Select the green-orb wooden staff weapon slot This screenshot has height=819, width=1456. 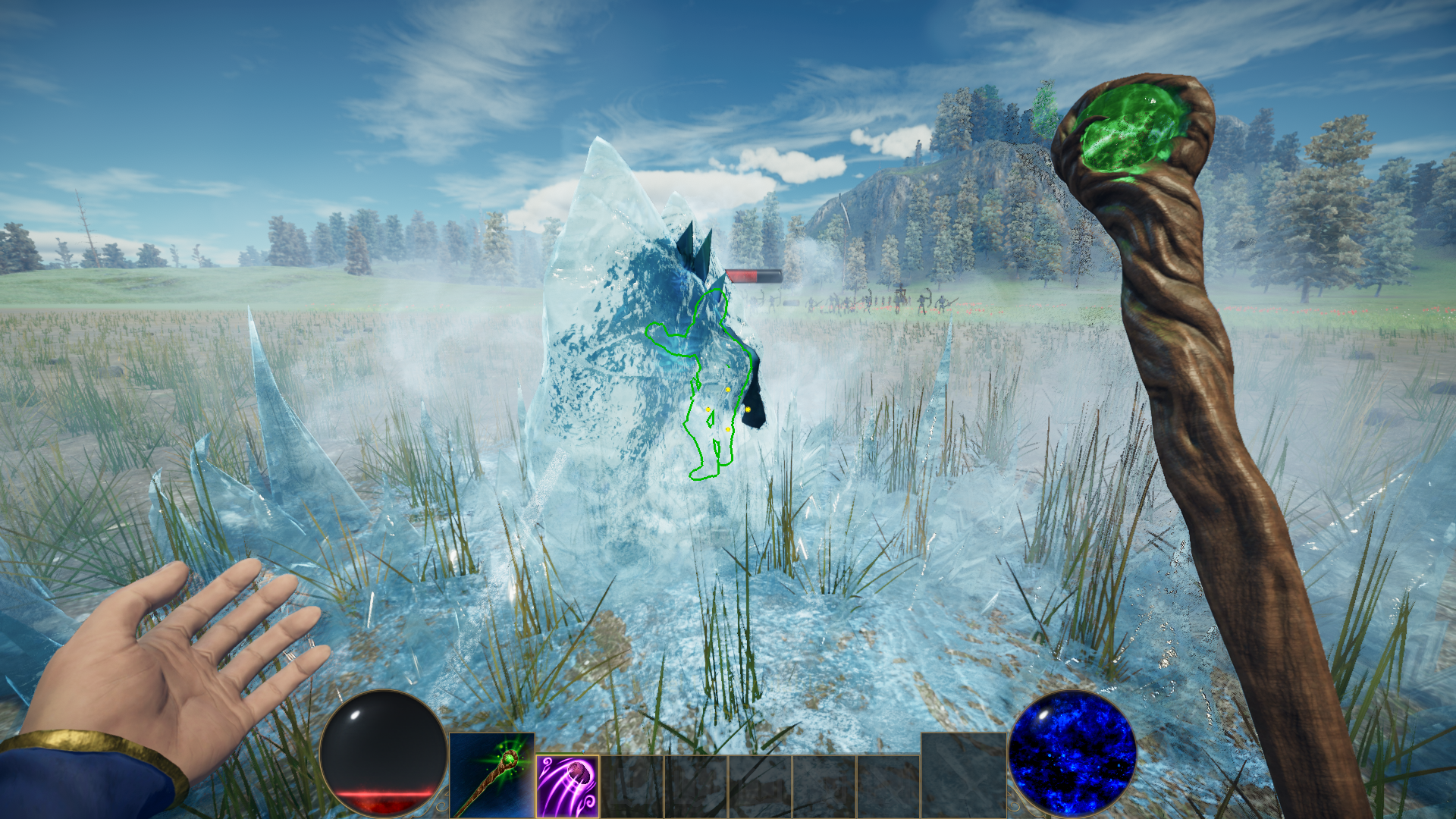(x=491, y=775)
